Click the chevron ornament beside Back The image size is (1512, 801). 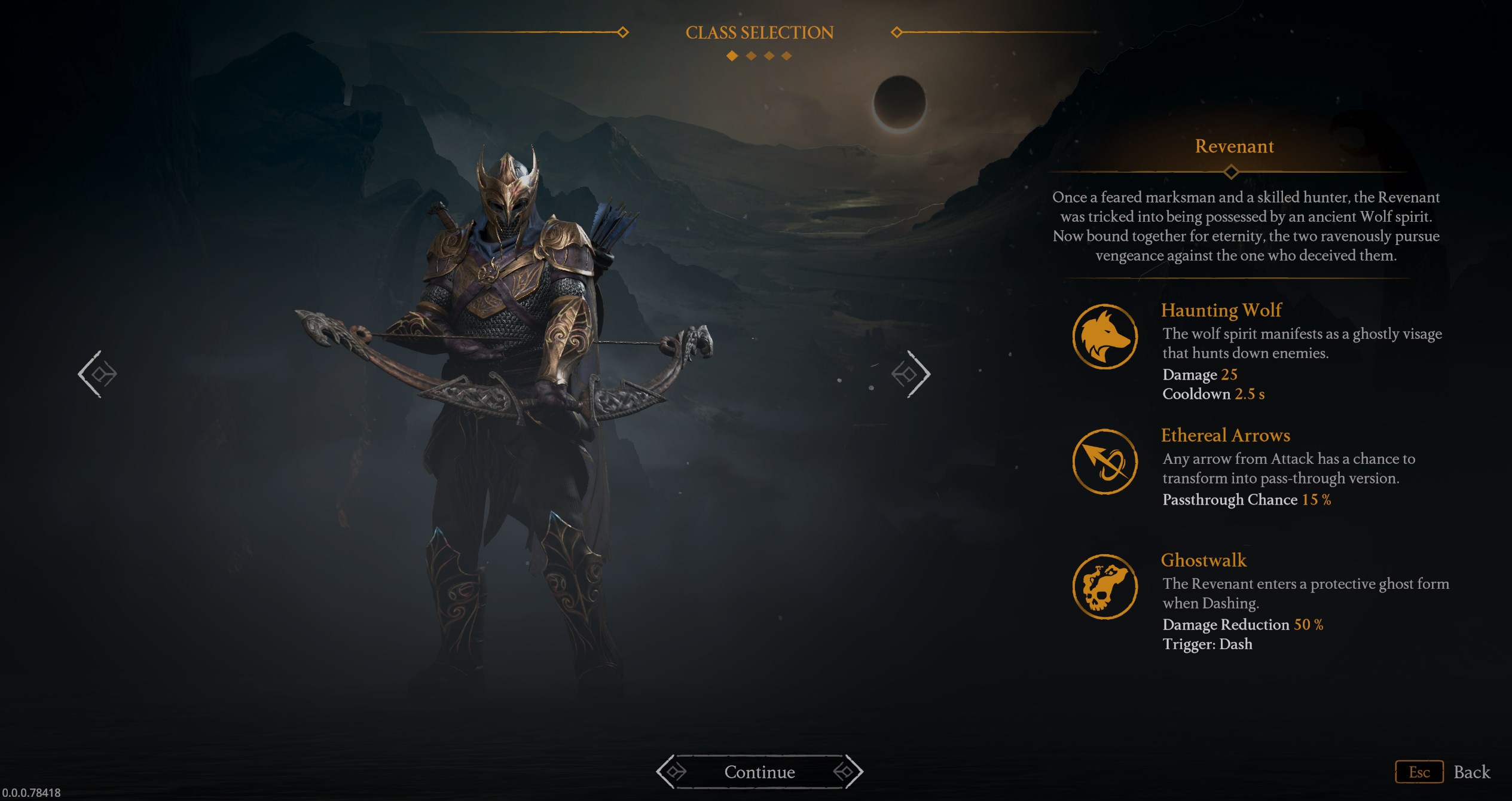coord(1420,772)
